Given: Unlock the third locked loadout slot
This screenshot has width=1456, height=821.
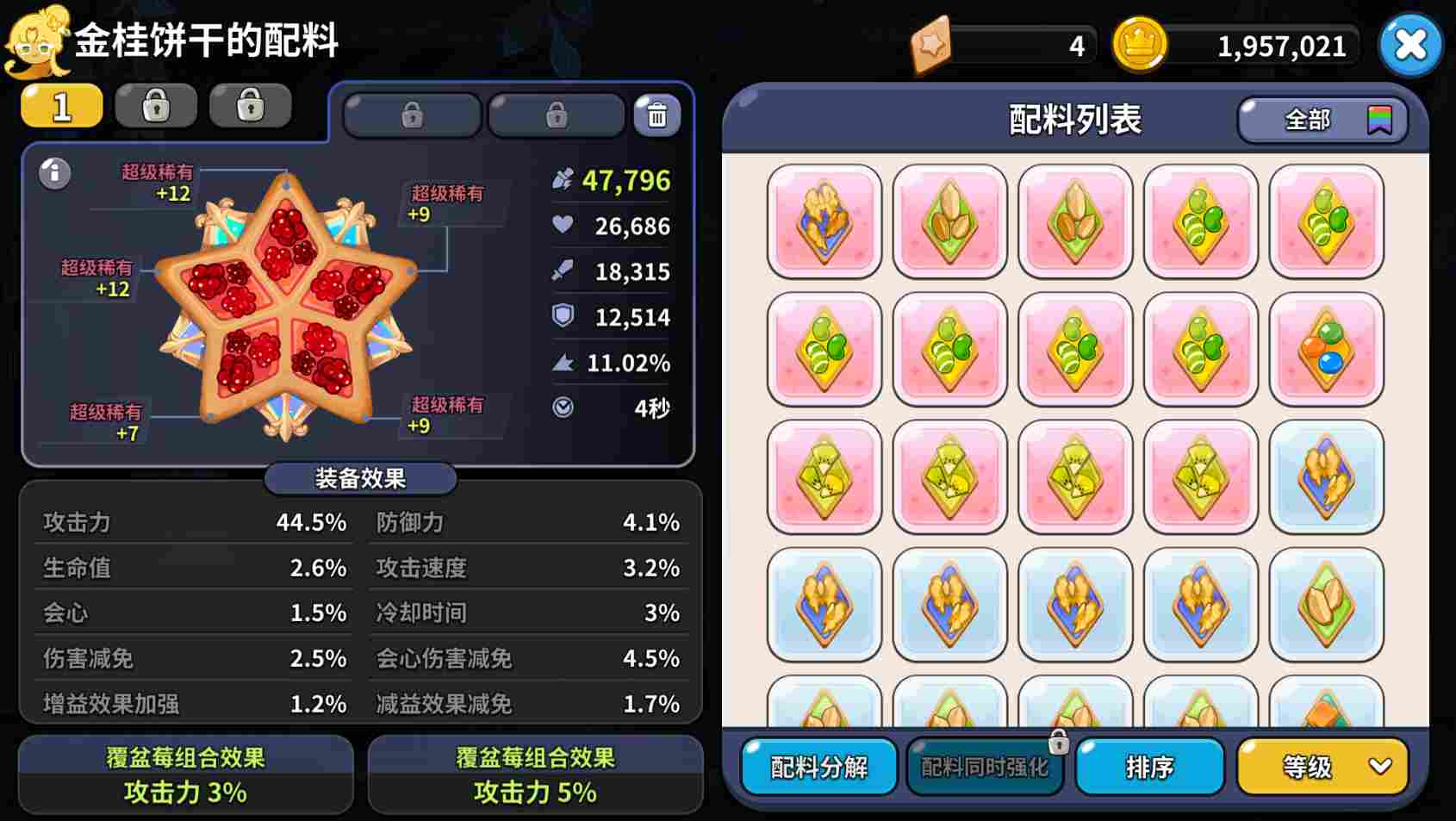Looking at the screenshot, I should pos(251,105).
